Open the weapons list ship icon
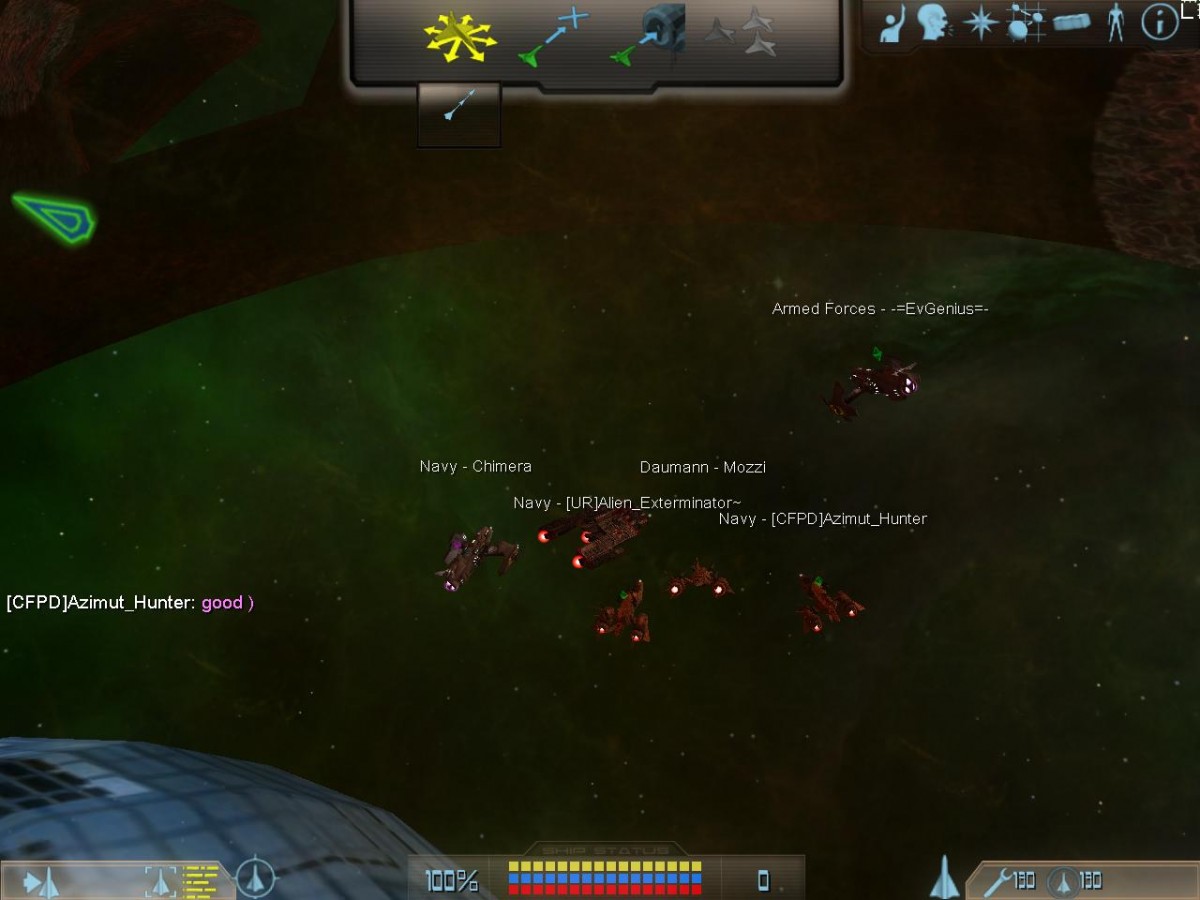 (x=944, y=878)
